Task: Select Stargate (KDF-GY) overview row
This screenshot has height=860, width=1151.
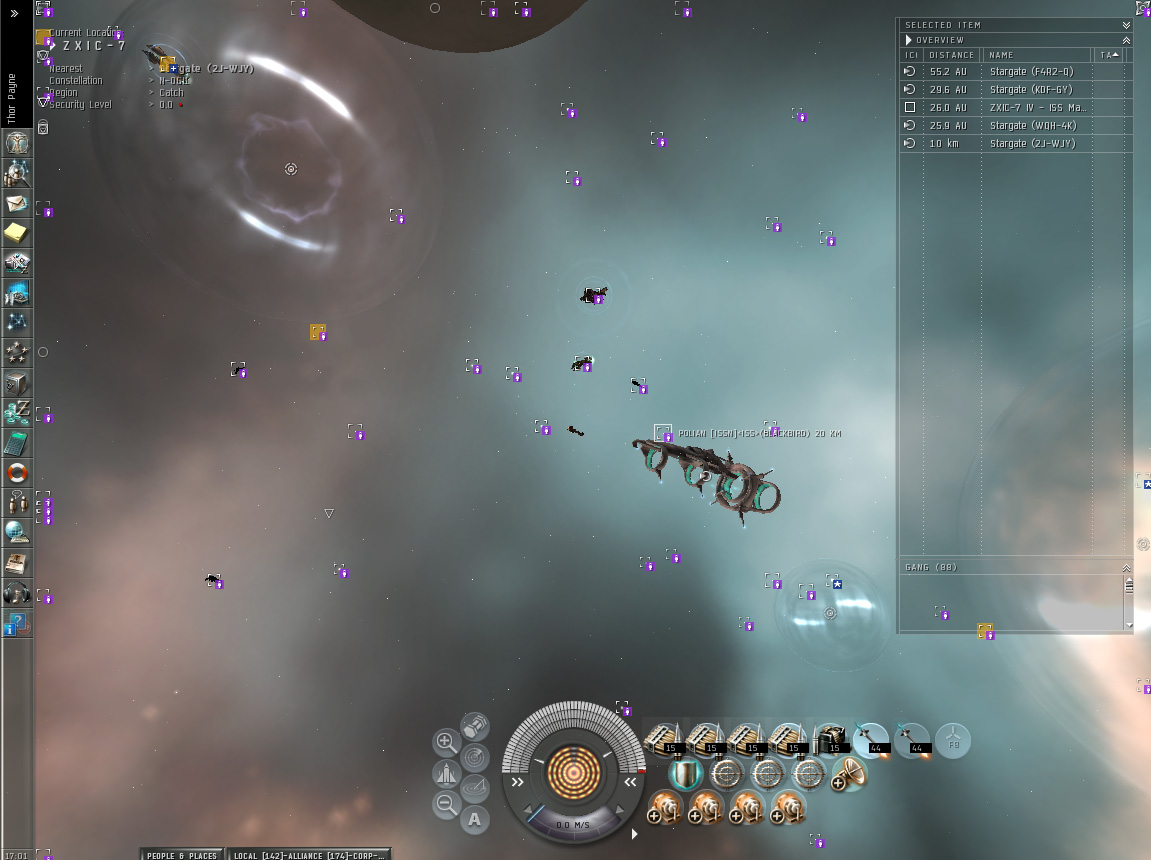Action: point(1030,90)
